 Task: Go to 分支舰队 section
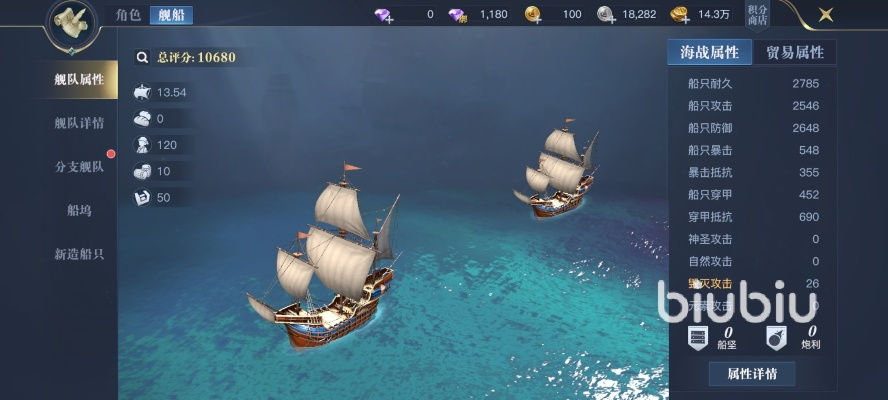click(x=79, y=167)
